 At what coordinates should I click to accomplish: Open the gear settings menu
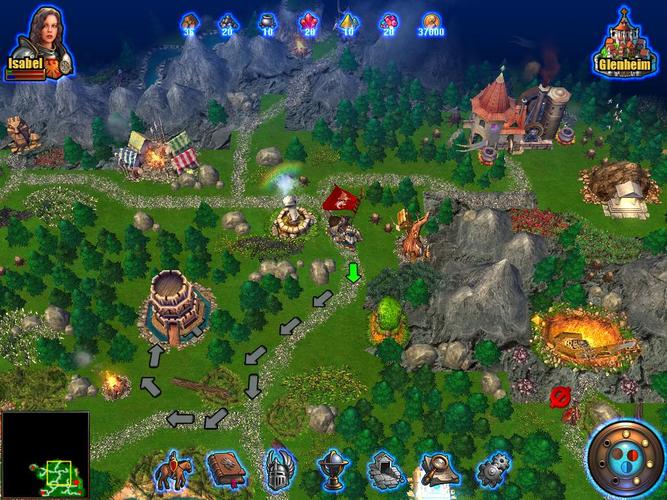pos(492,468)
